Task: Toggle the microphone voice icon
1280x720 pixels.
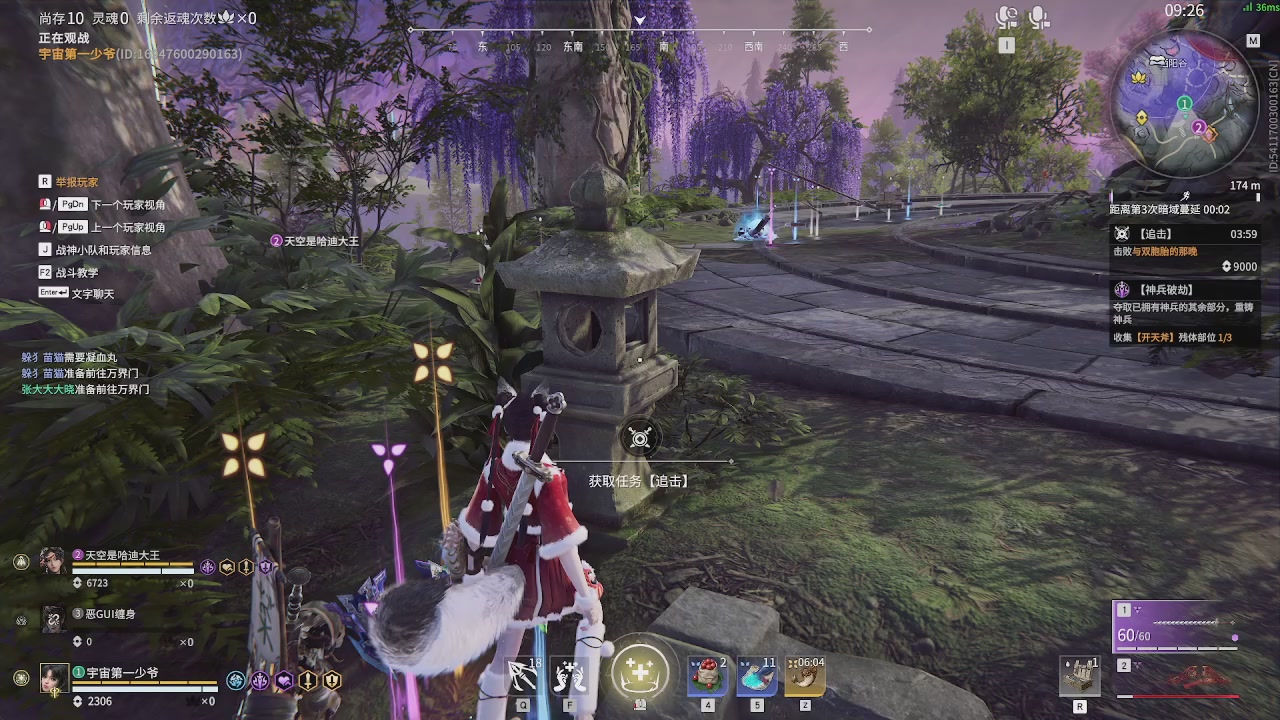Action: pyautogui.click(x=1039, y=17)
